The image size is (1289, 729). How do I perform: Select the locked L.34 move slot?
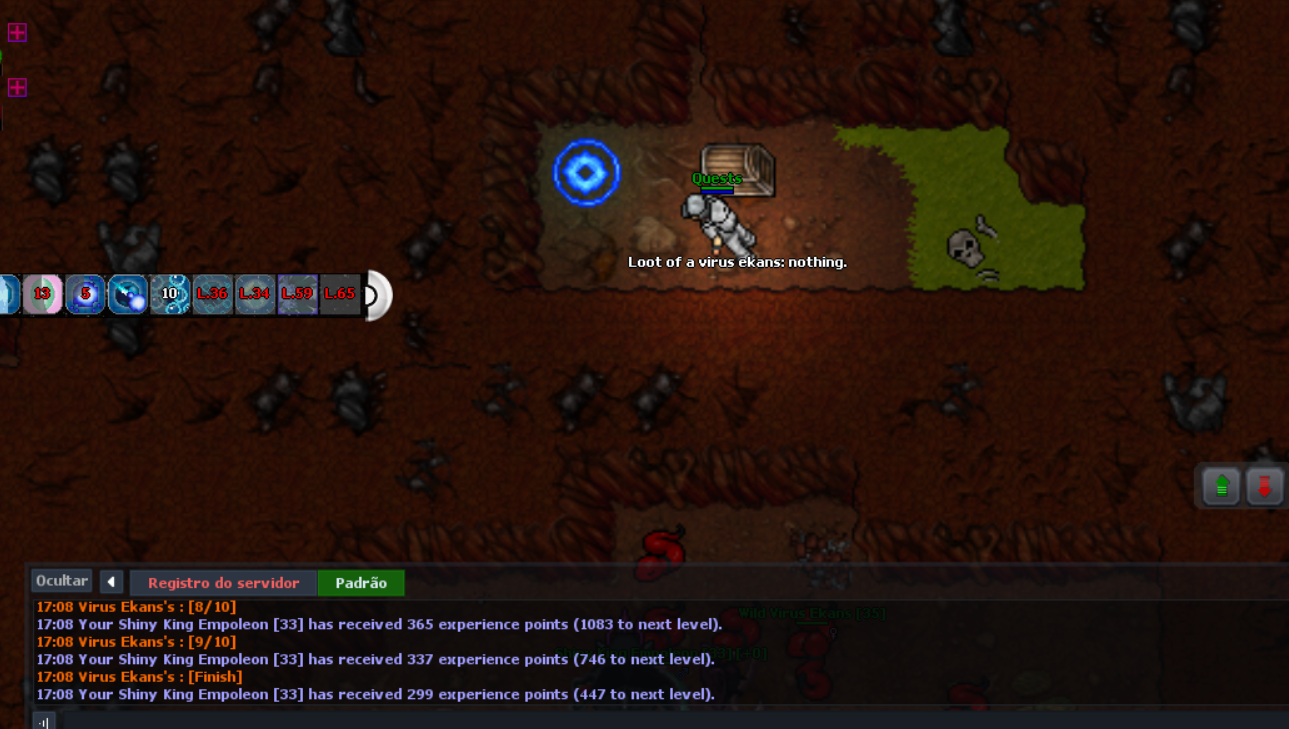254,295
